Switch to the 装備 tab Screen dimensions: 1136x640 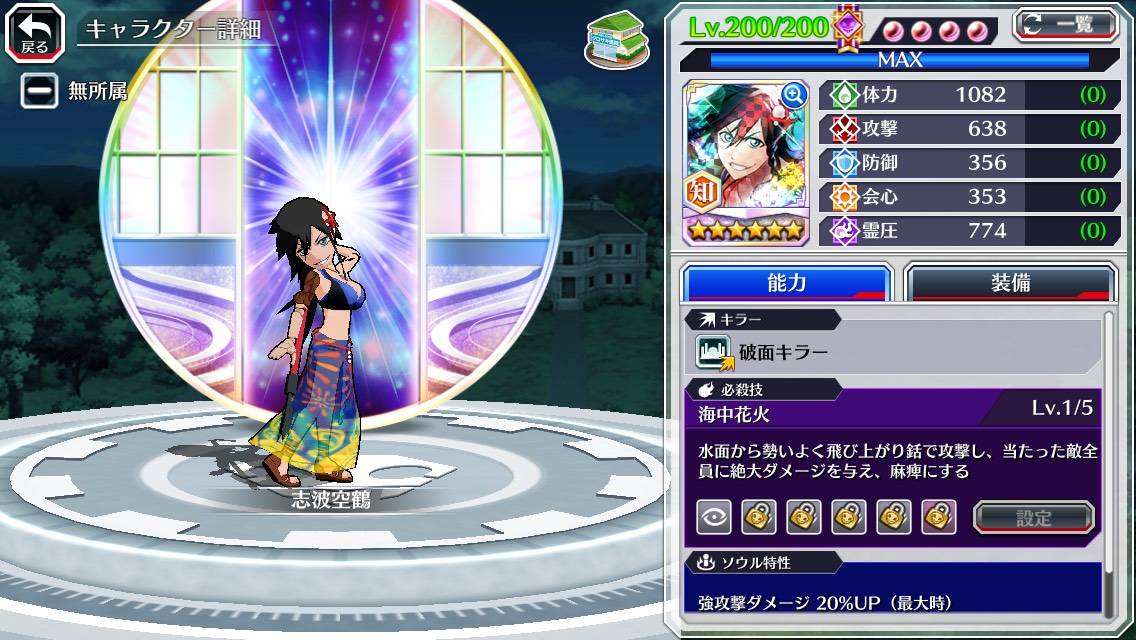pyautogui.click(x=1010, y=283)
